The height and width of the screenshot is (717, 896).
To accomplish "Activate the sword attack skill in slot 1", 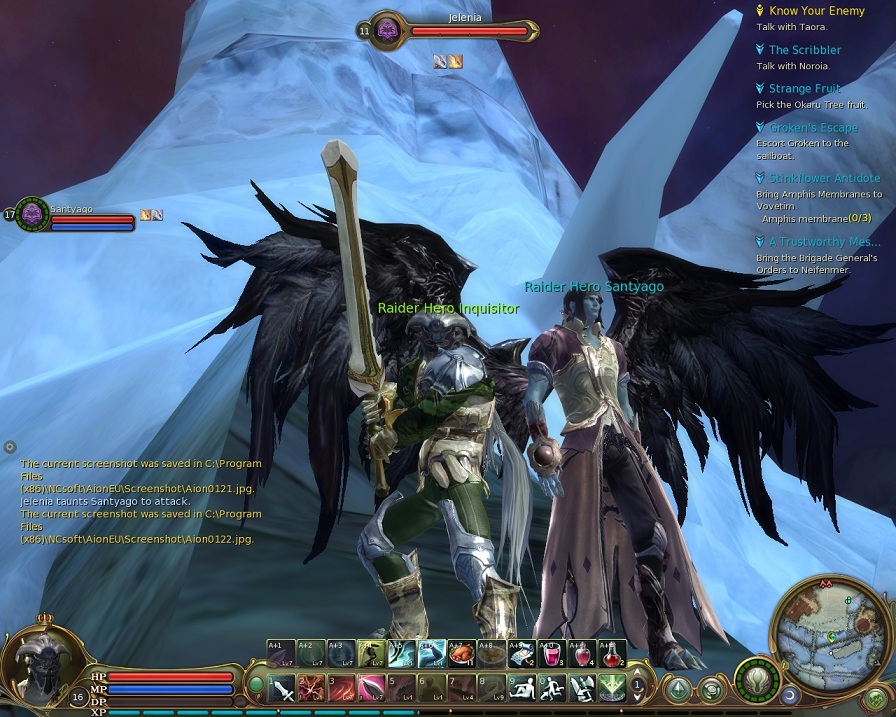I will [x=283, y=688].
